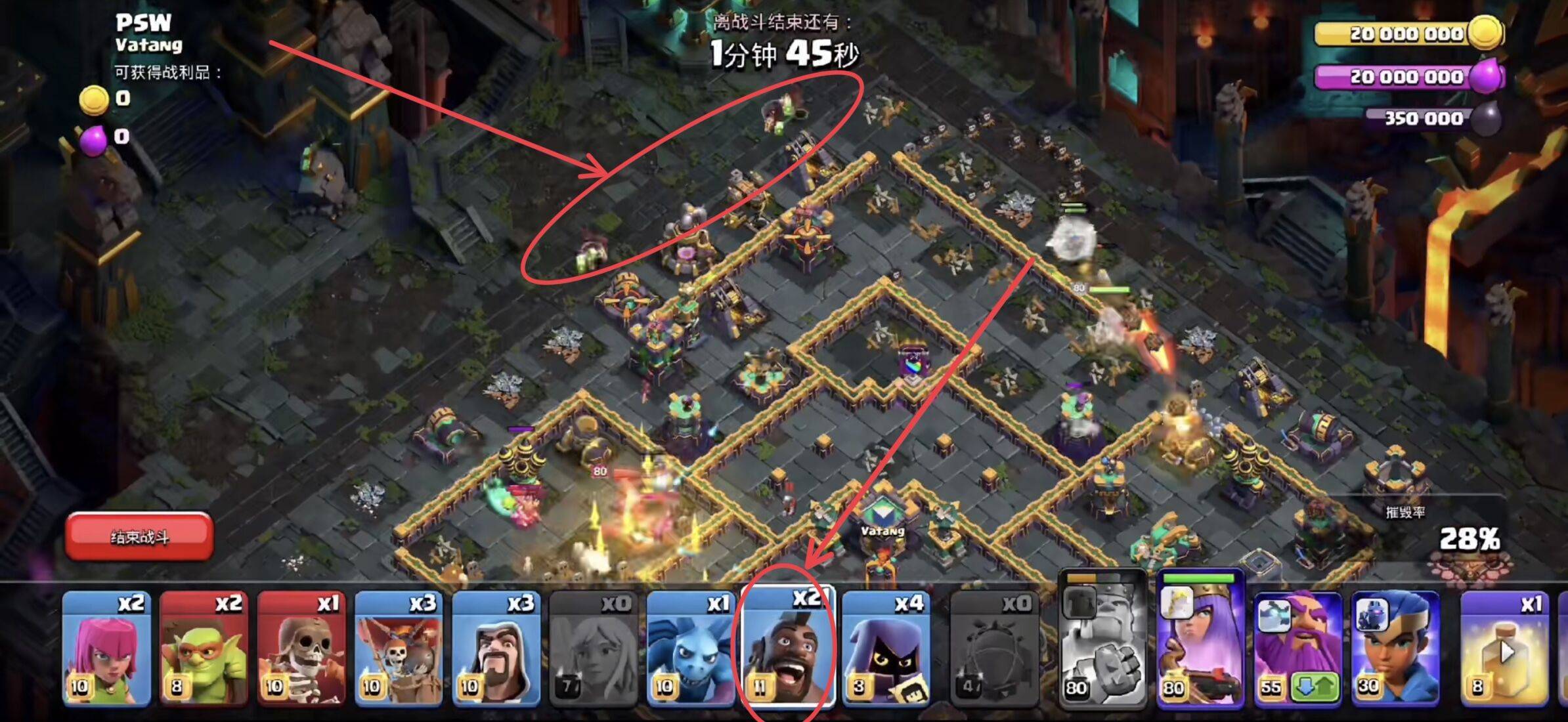
Task: Choose the yellow spell potion card
Action: point(1504,648)
